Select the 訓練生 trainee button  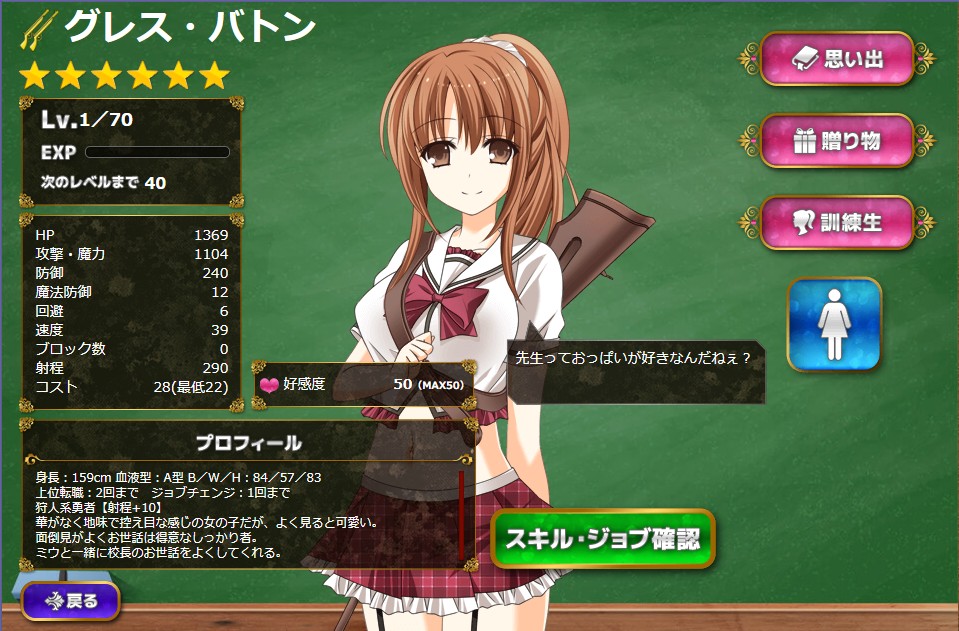point(837,222)
